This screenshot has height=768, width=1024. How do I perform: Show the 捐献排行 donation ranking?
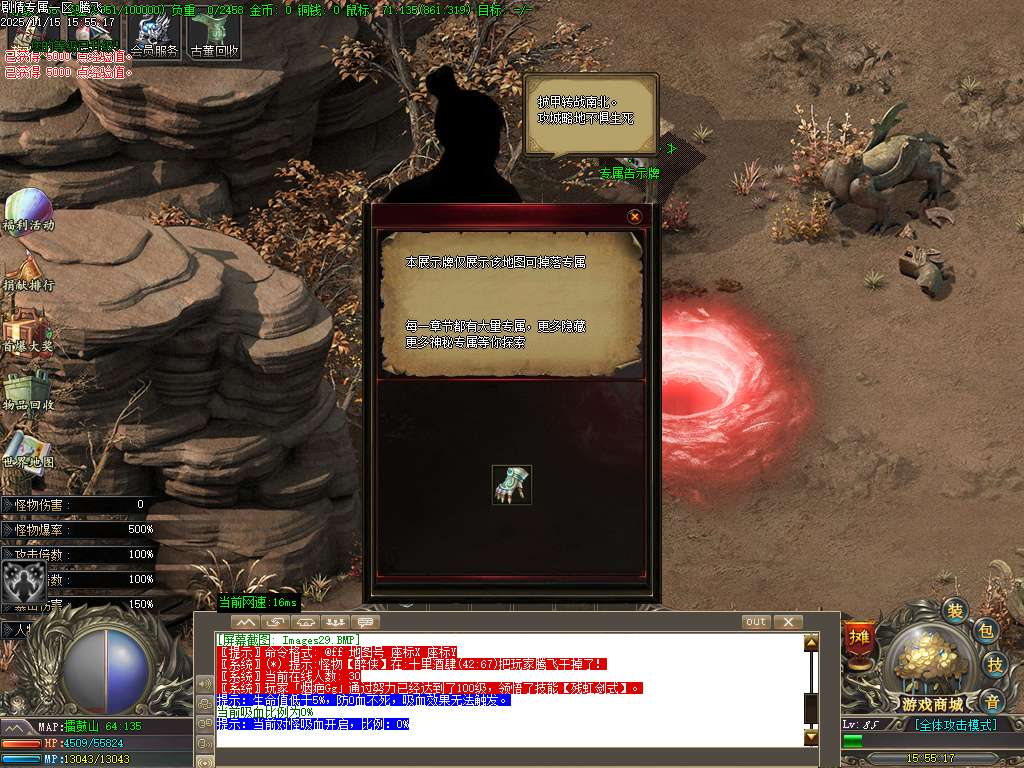(x=26, y=271)
